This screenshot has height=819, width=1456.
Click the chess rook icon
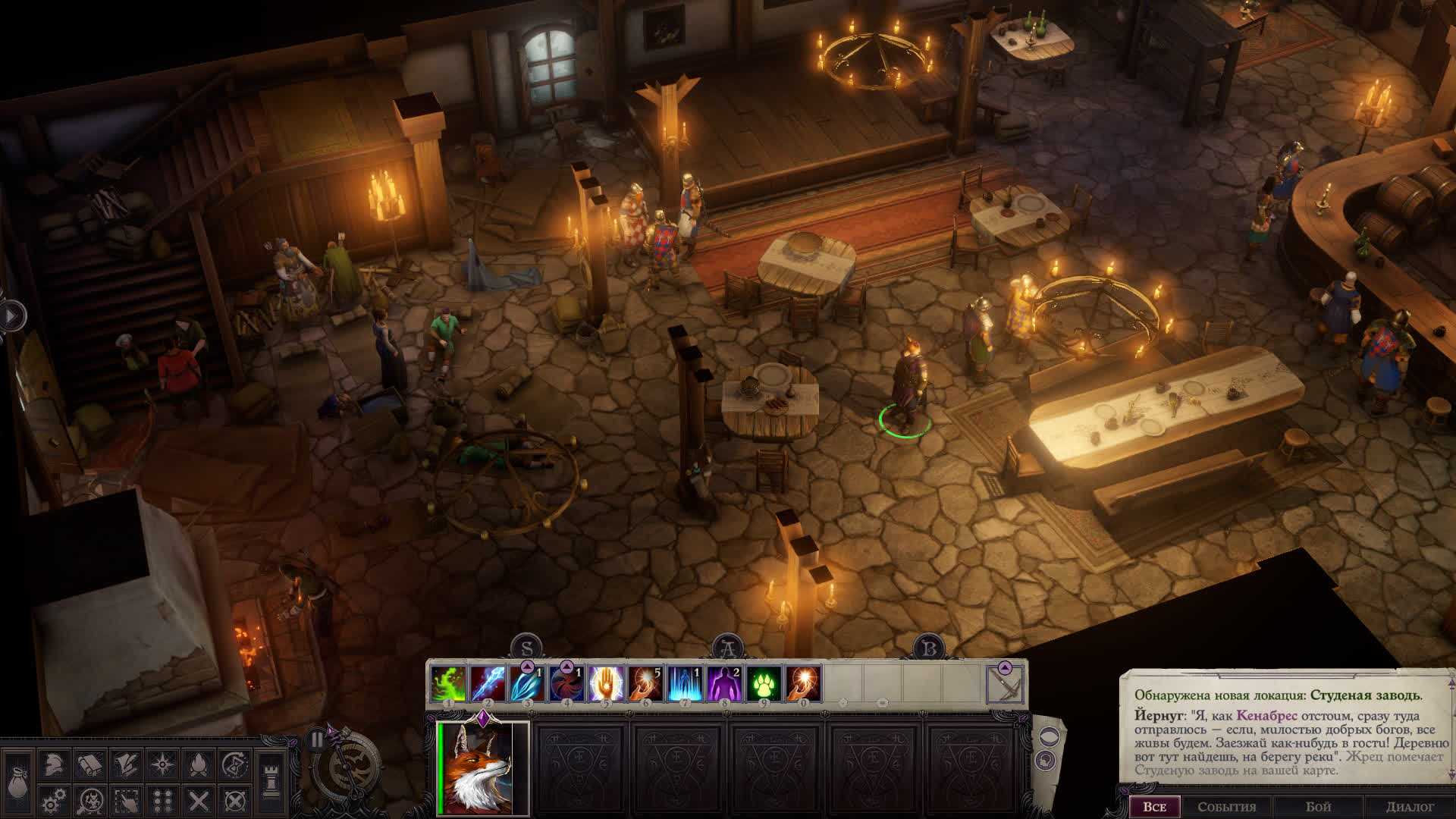(271, 781)
